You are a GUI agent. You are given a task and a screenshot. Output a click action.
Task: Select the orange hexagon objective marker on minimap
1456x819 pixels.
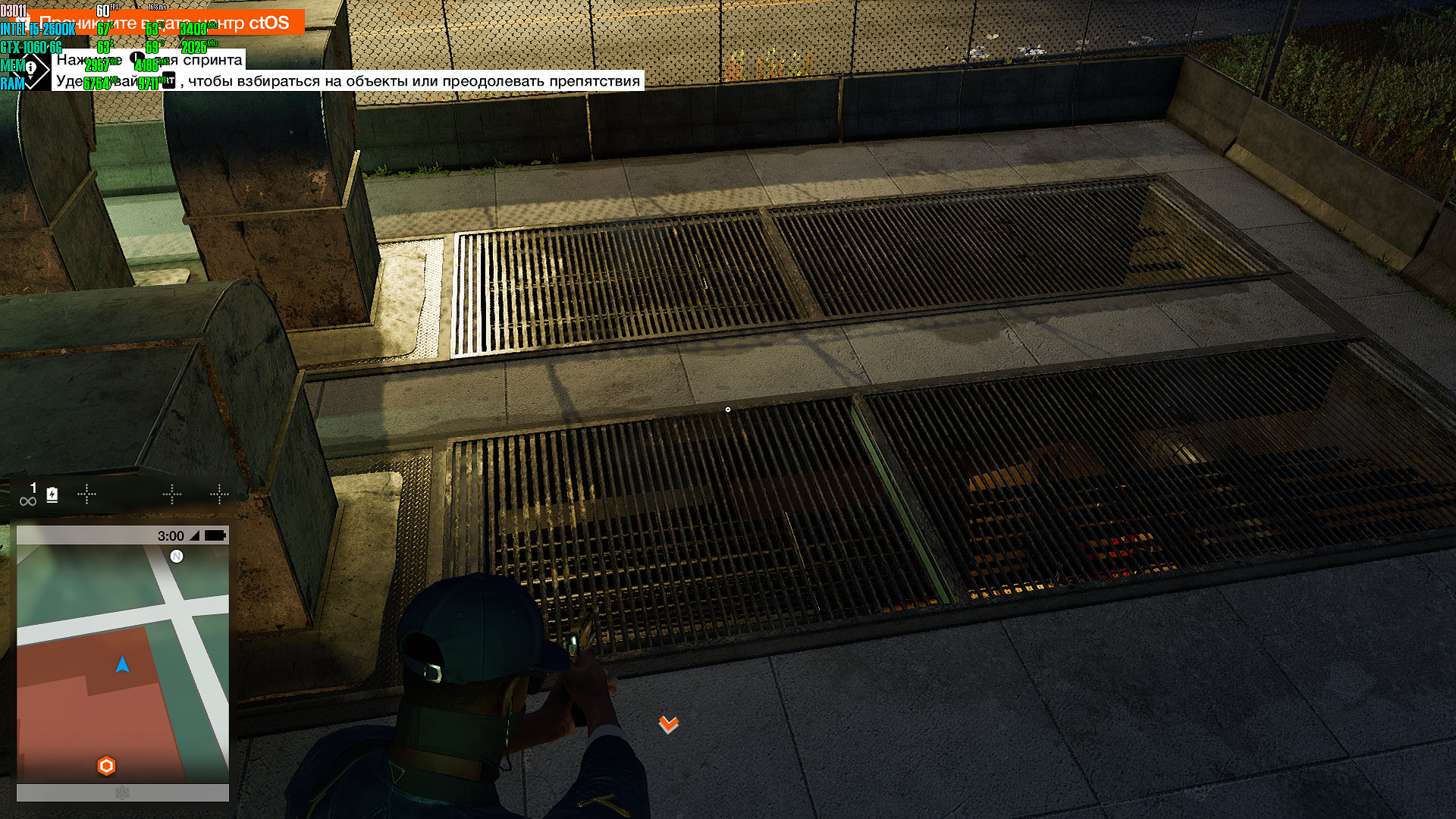coord(106,766)
